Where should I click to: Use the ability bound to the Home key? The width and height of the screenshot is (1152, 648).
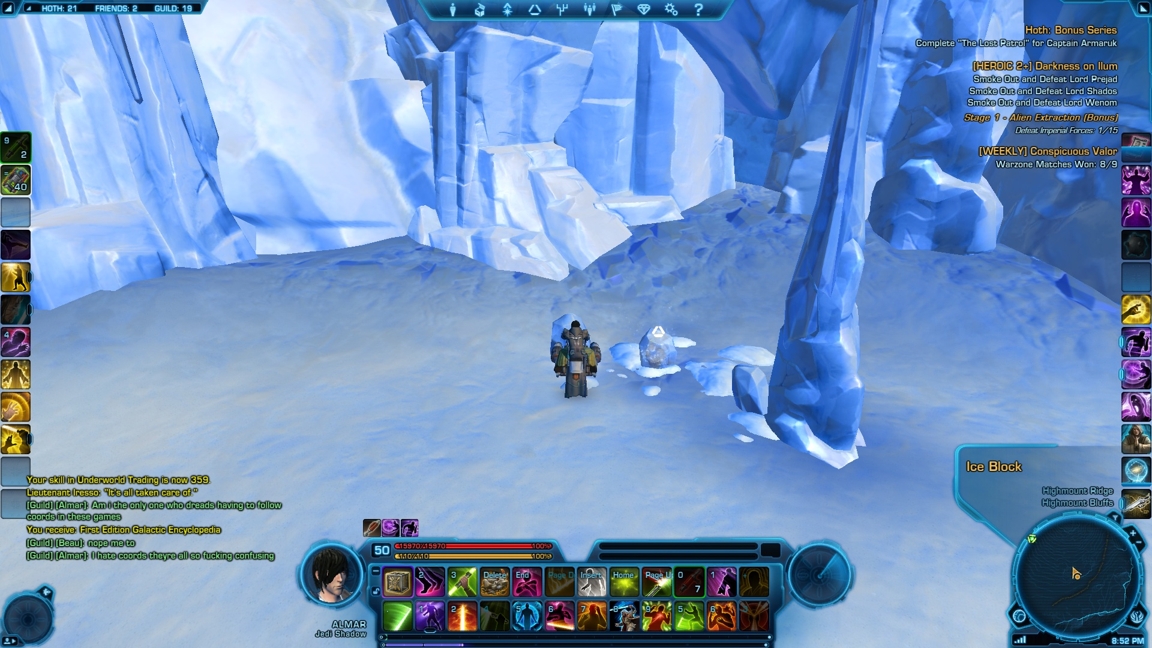click(624, 582)
